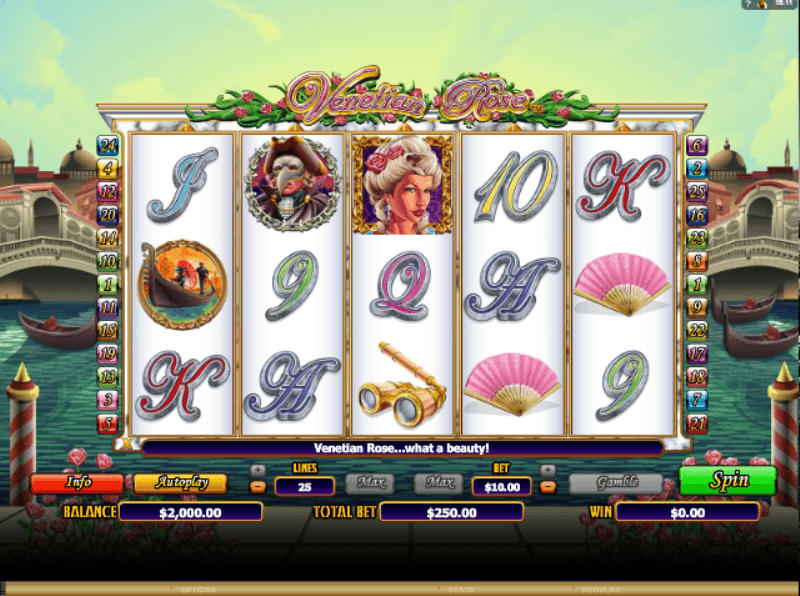
Task: Lower the Bet amount with minus
Action: [547, 487]
